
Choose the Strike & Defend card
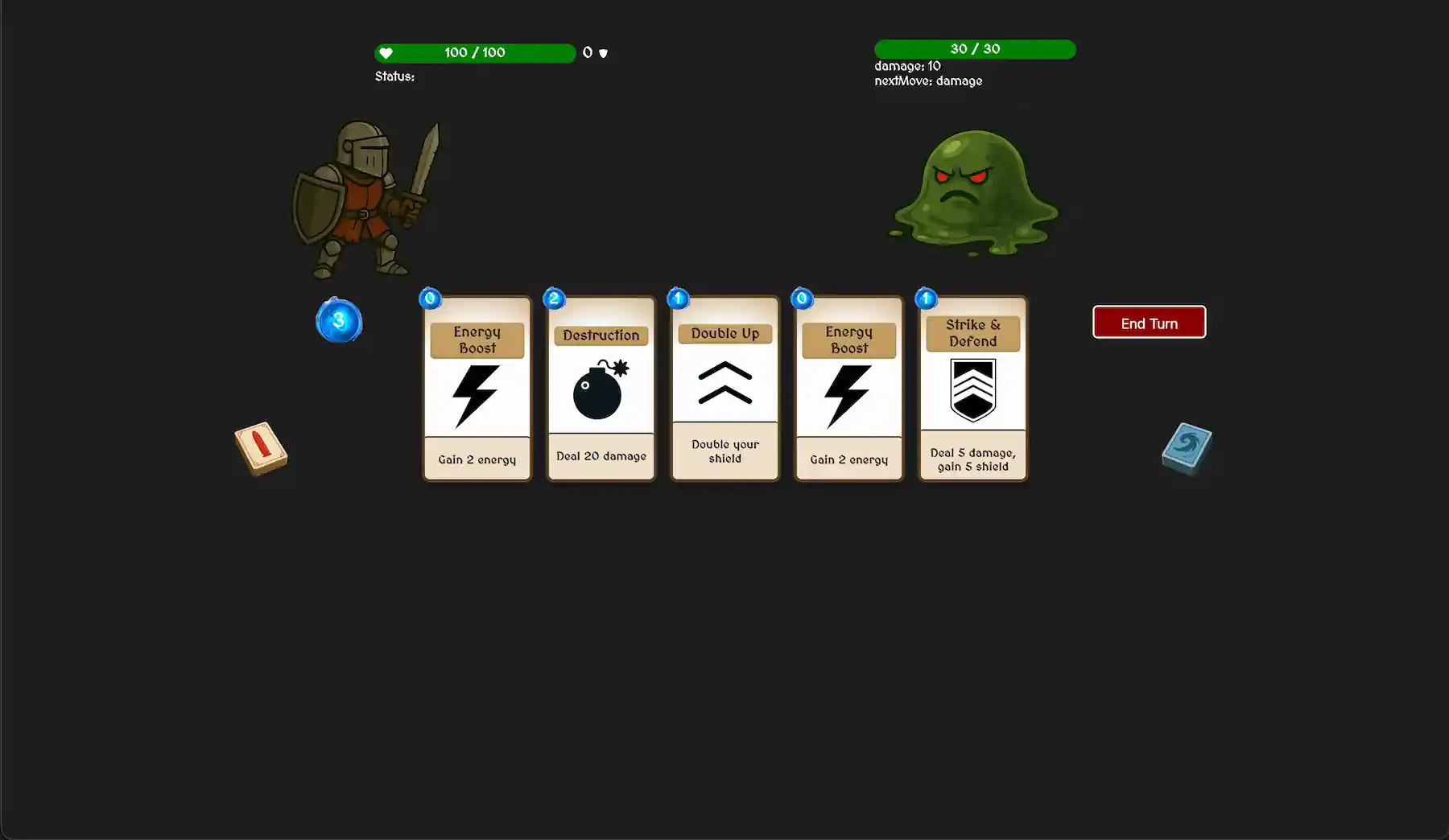click(973, 389)
